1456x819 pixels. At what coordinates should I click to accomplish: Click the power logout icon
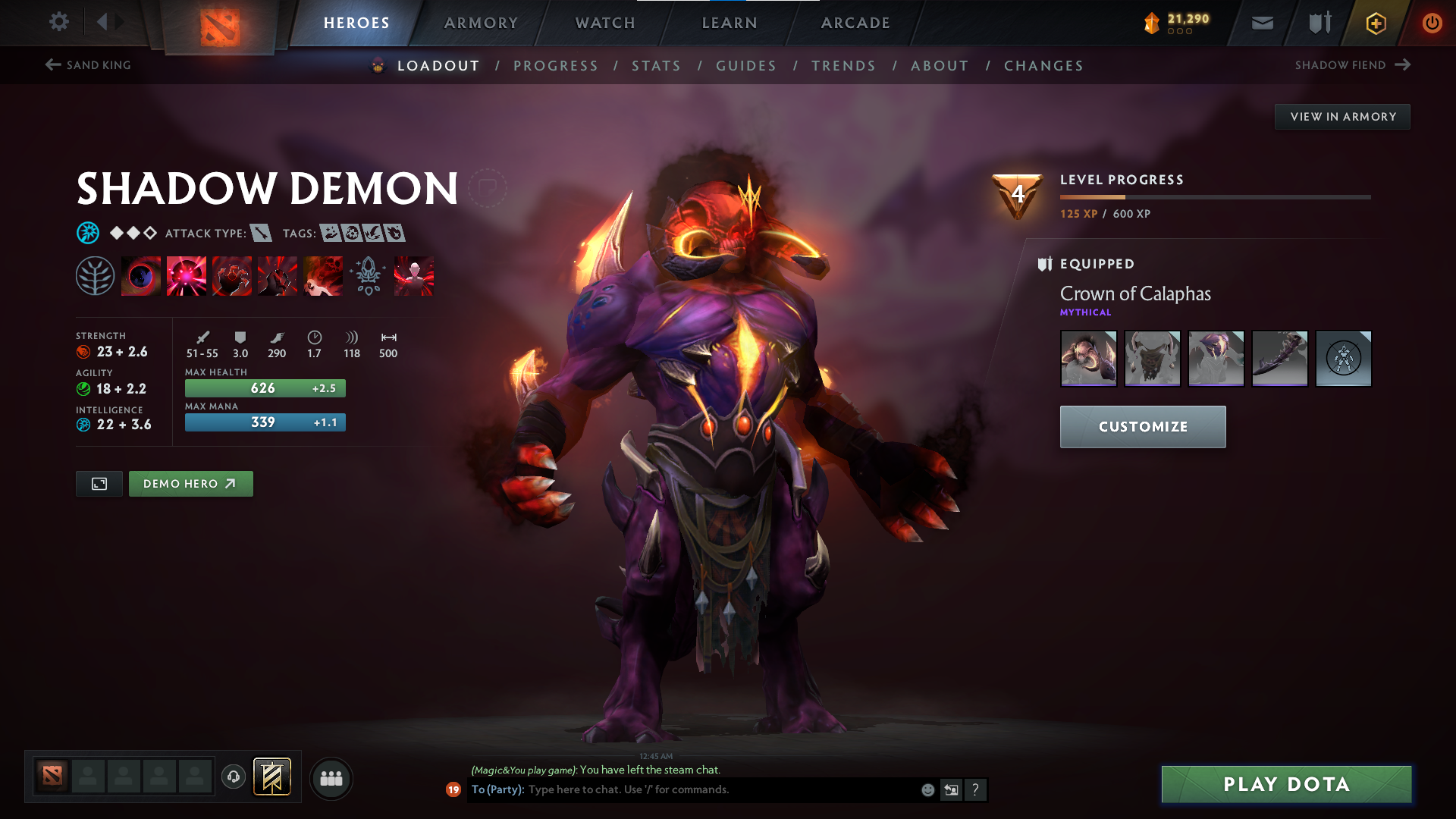click(1432, 23)
